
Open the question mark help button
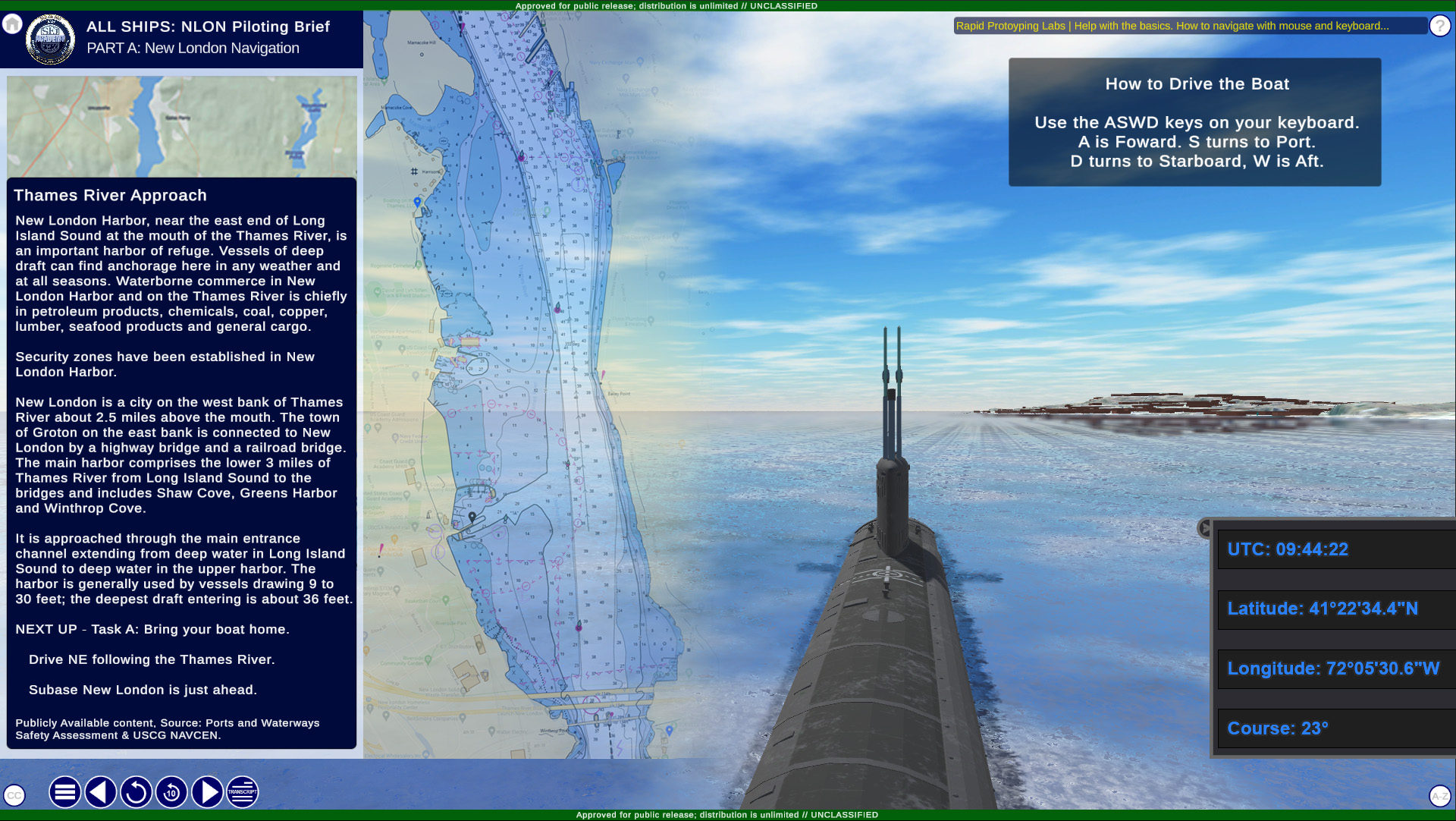pos(1439,26)
